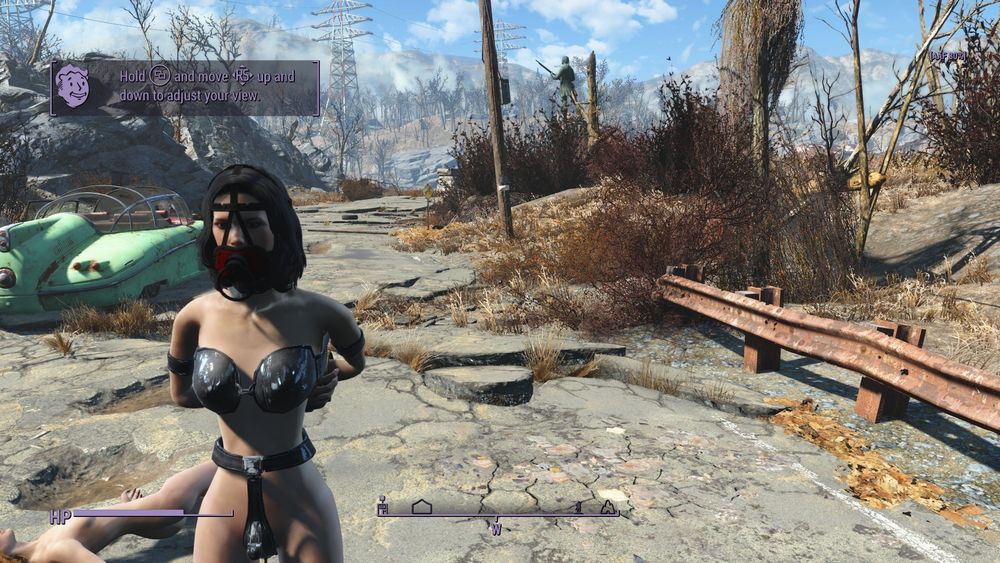Select the house-shaped marker on the compass

pos(421,507)
